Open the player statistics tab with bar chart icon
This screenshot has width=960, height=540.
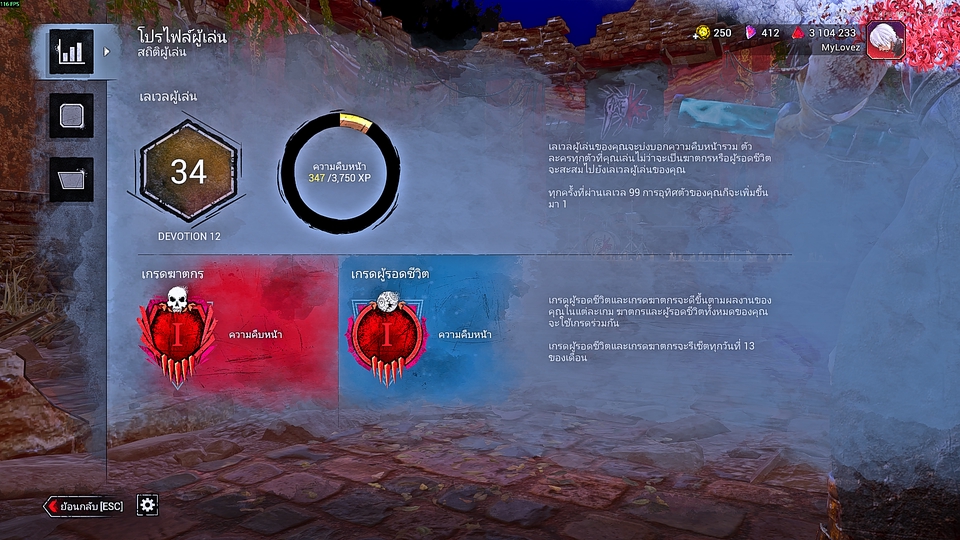[70, 52]
